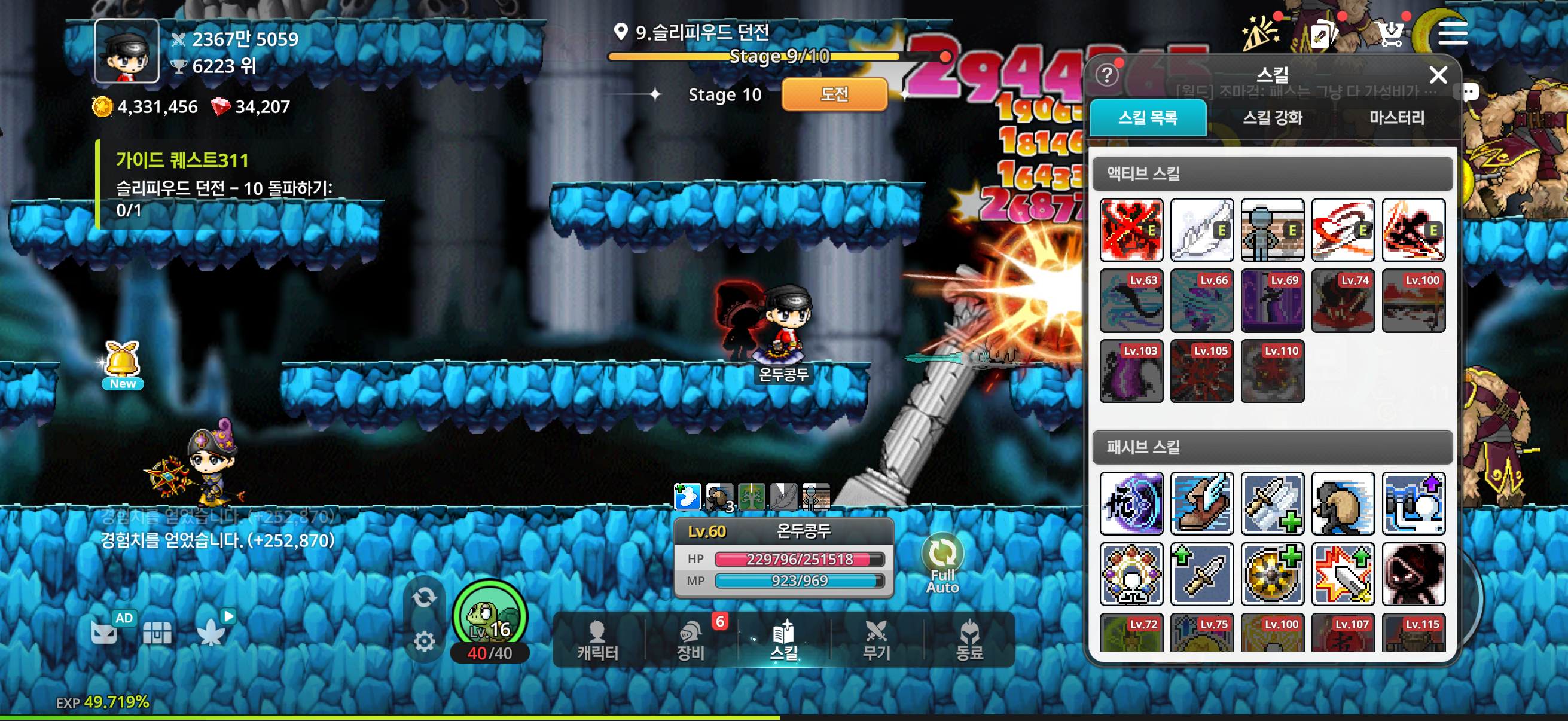The width and height of the screenshot is (1568, 721).
Task: Open the hamburger main menu
Action: click(x=1453, y=33)
